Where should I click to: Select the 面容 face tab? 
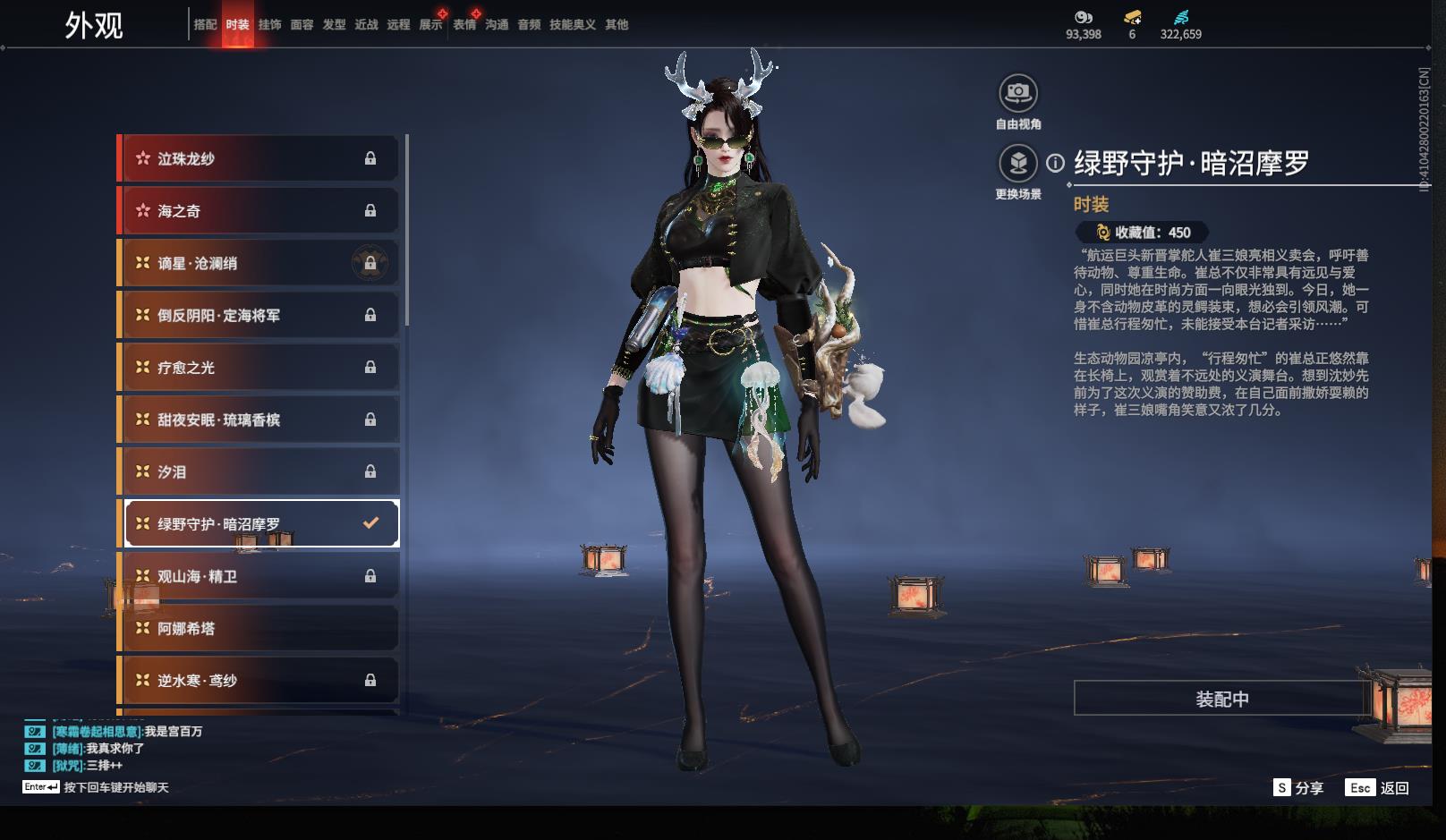click(302, 24)
